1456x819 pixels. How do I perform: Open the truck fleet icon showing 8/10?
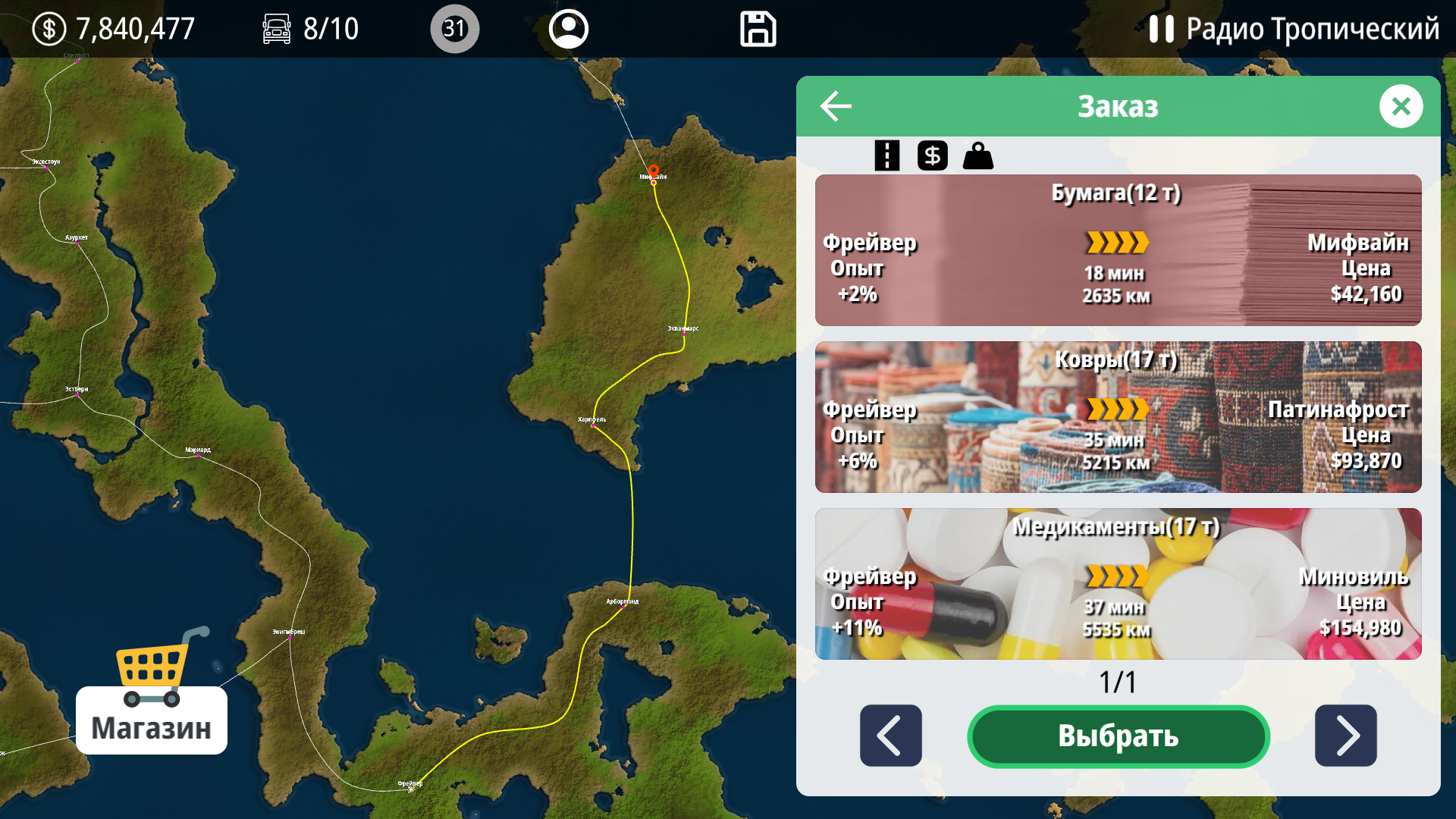pyautogui.click(x=277, y=29)
